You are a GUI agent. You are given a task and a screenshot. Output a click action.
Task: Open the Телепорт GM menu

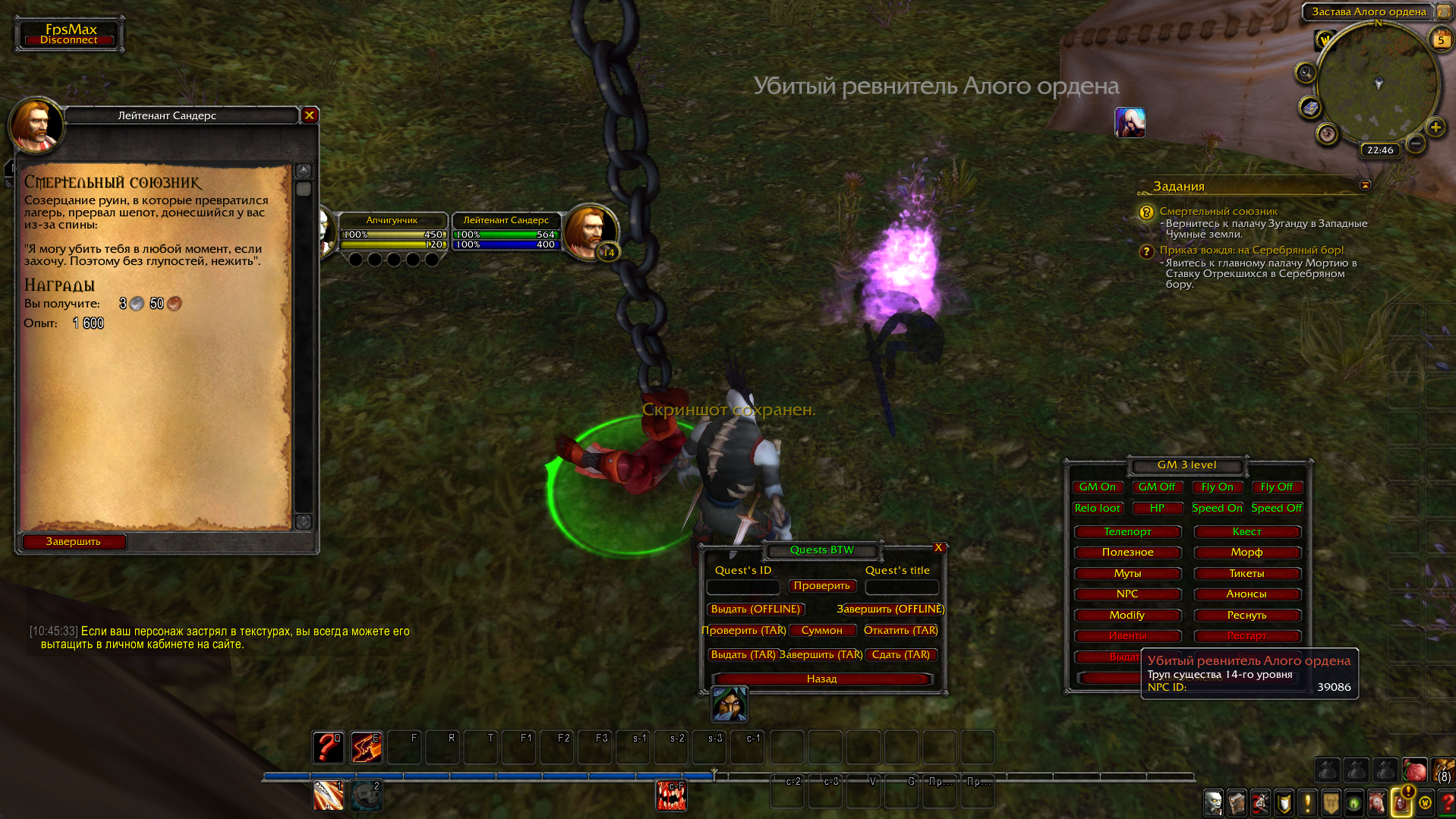coord(1127,532)
